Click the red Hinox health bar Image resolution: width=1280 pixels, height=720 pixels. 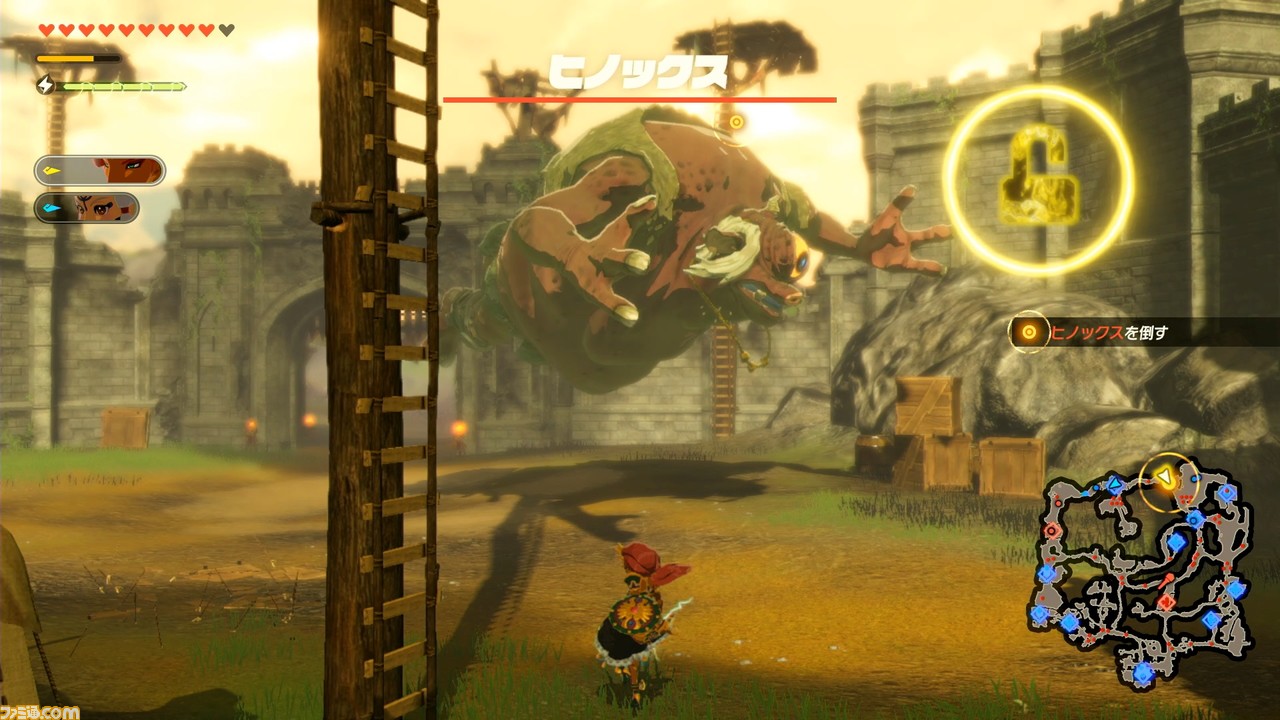(640, 100)
